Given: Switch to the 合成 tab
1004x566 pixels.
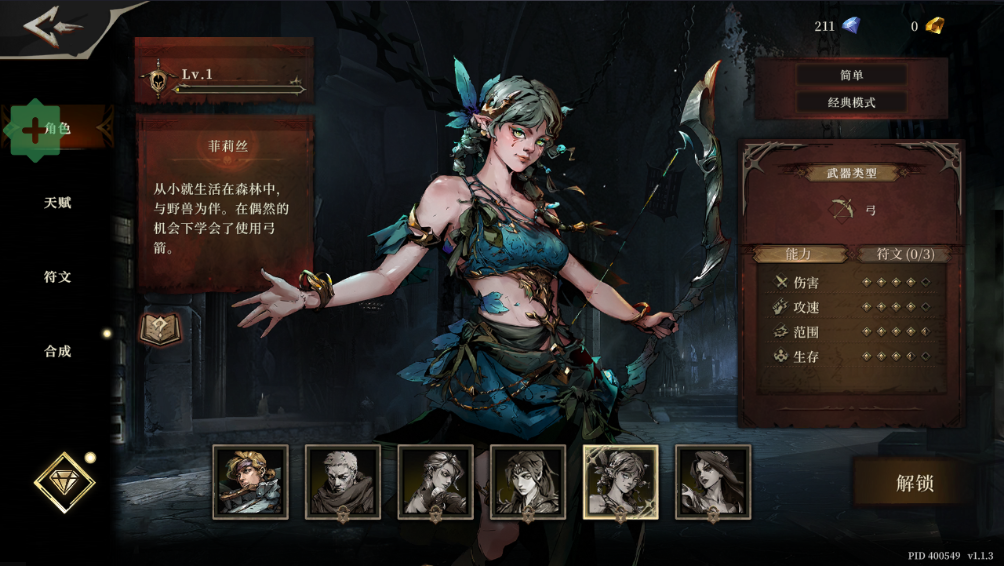Looking at the screenshot, I should (x=57, y=352).
